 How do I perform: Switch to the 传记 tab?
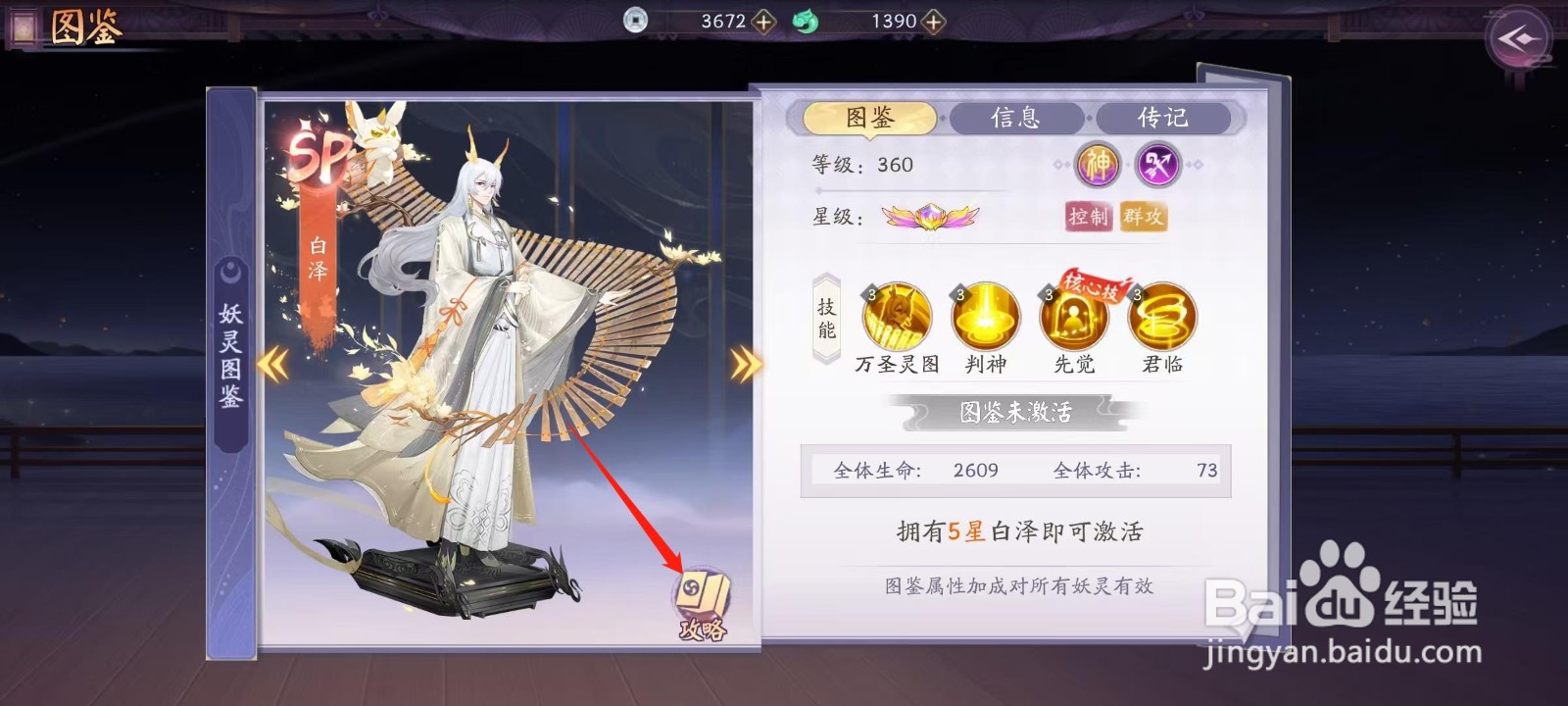click(x=1161, y=118)
